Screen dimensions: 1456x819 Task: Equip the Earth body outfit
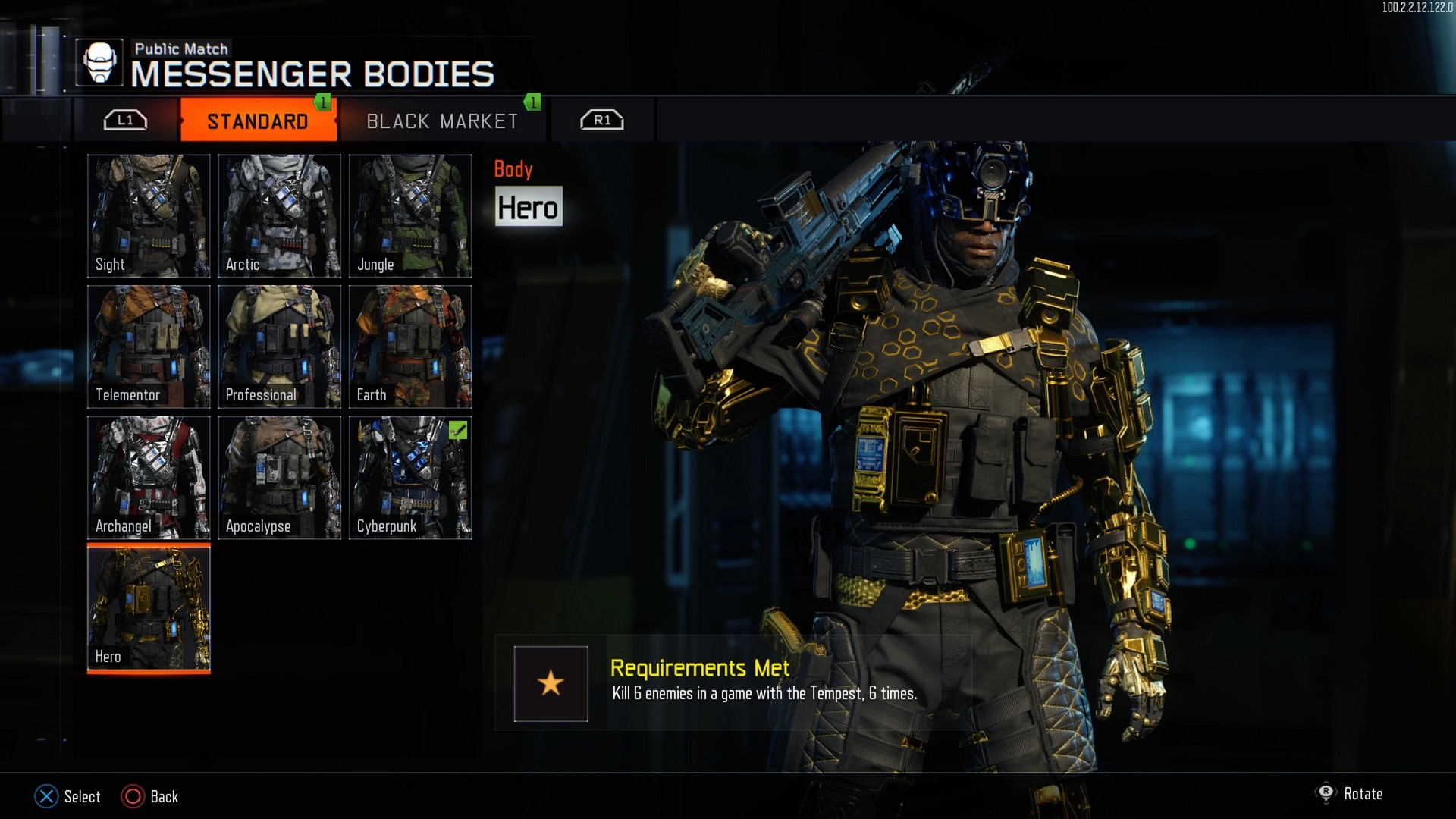click(x=410, y=347)
